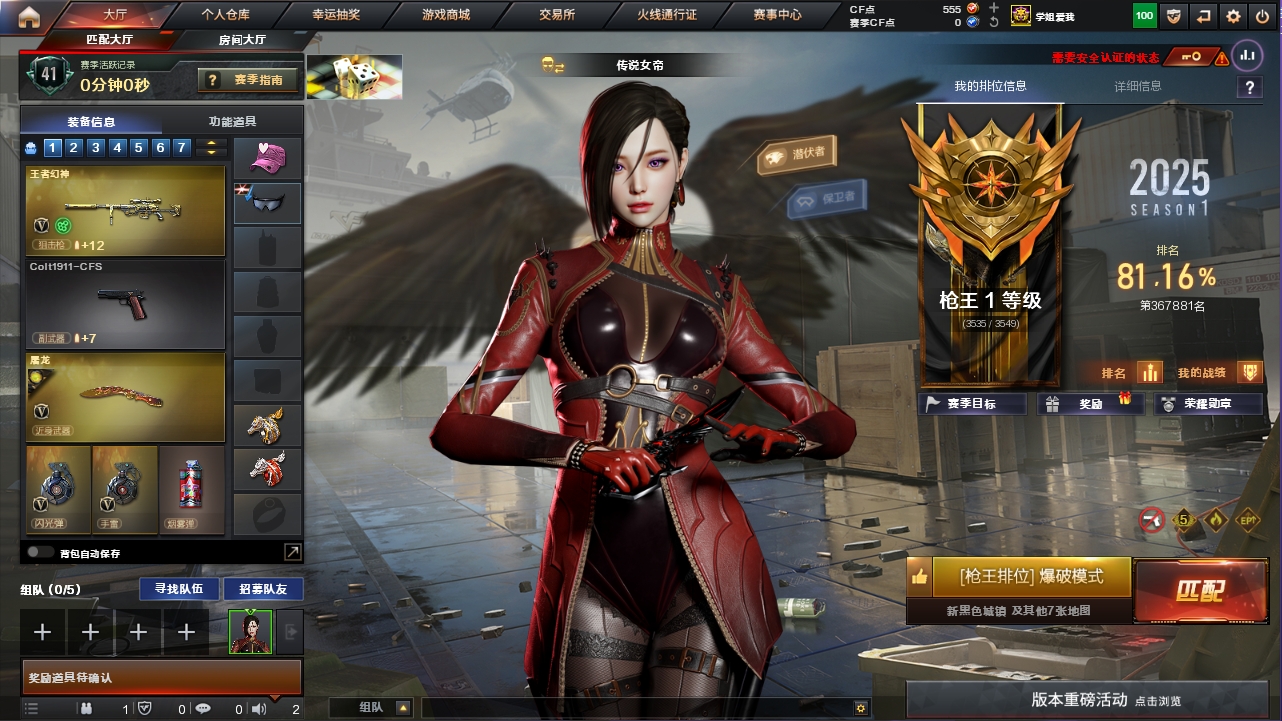
Task: Choose bag number 3 loadout
Action: 96,148
